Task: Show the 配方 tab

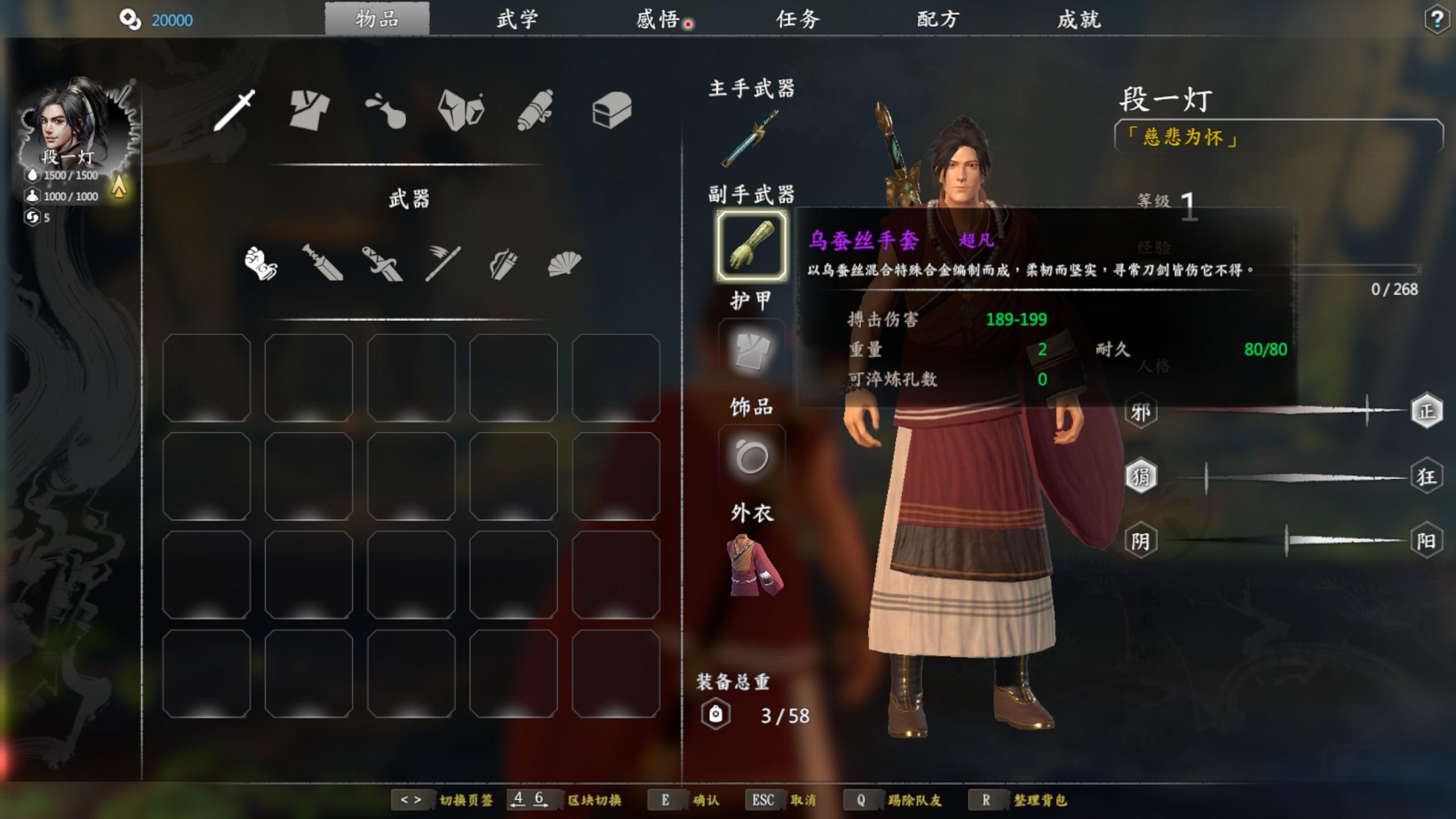Action: pyautogui.click(x=938, y=20)
